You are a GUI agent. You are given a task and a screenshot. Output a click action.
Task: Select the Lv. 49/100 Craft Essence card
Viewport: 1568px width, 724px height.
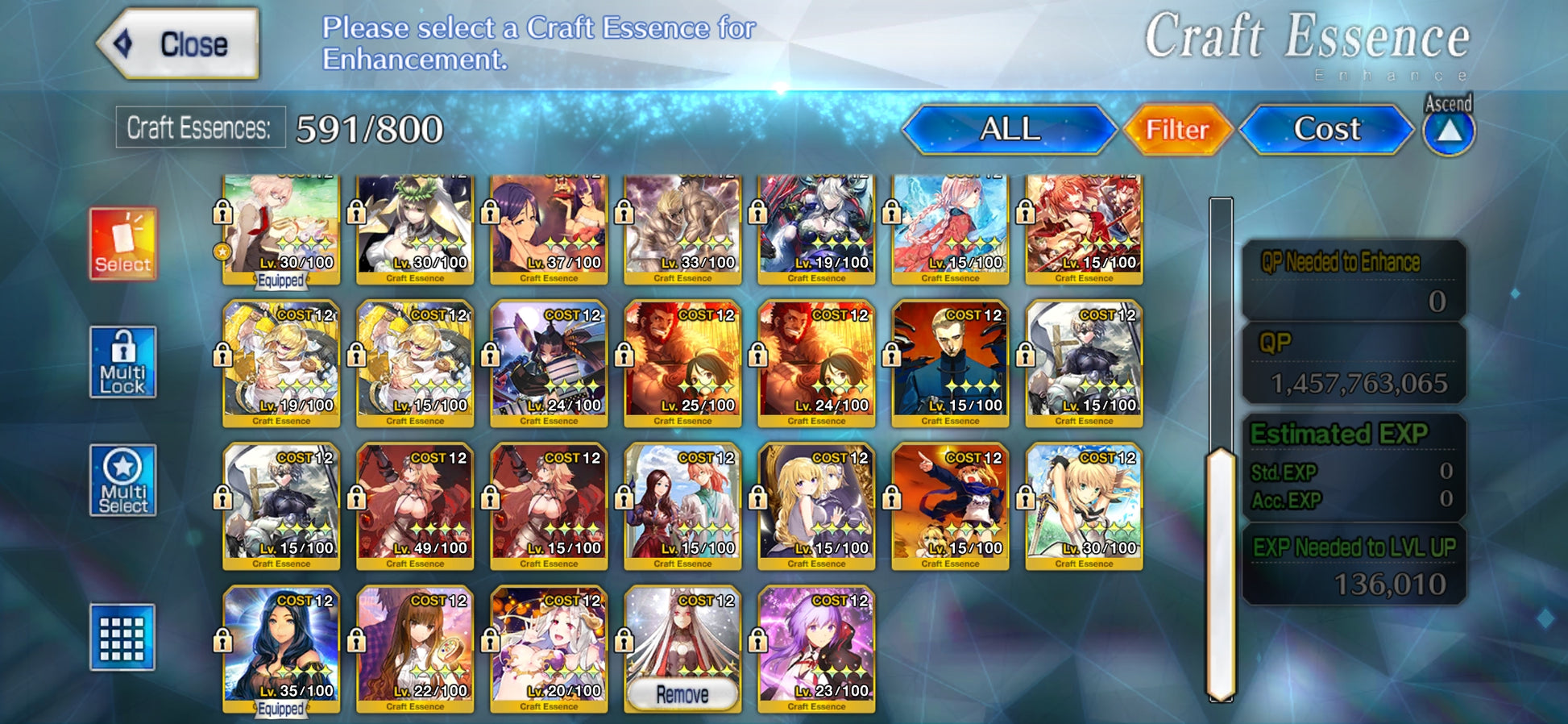click(x=415, y=506)
